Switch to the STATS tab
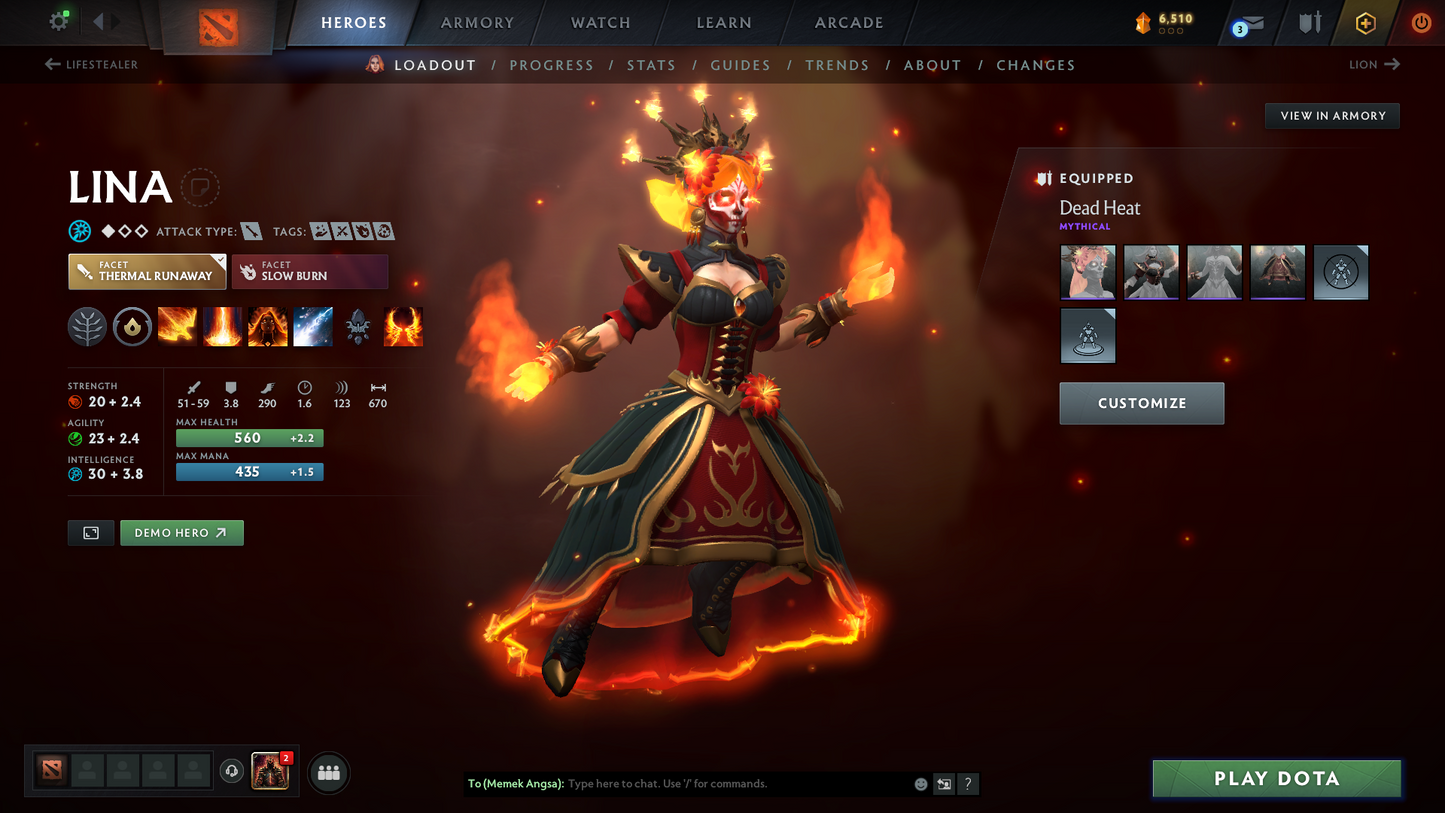The image size is (1445, 813). coord(651,65)
